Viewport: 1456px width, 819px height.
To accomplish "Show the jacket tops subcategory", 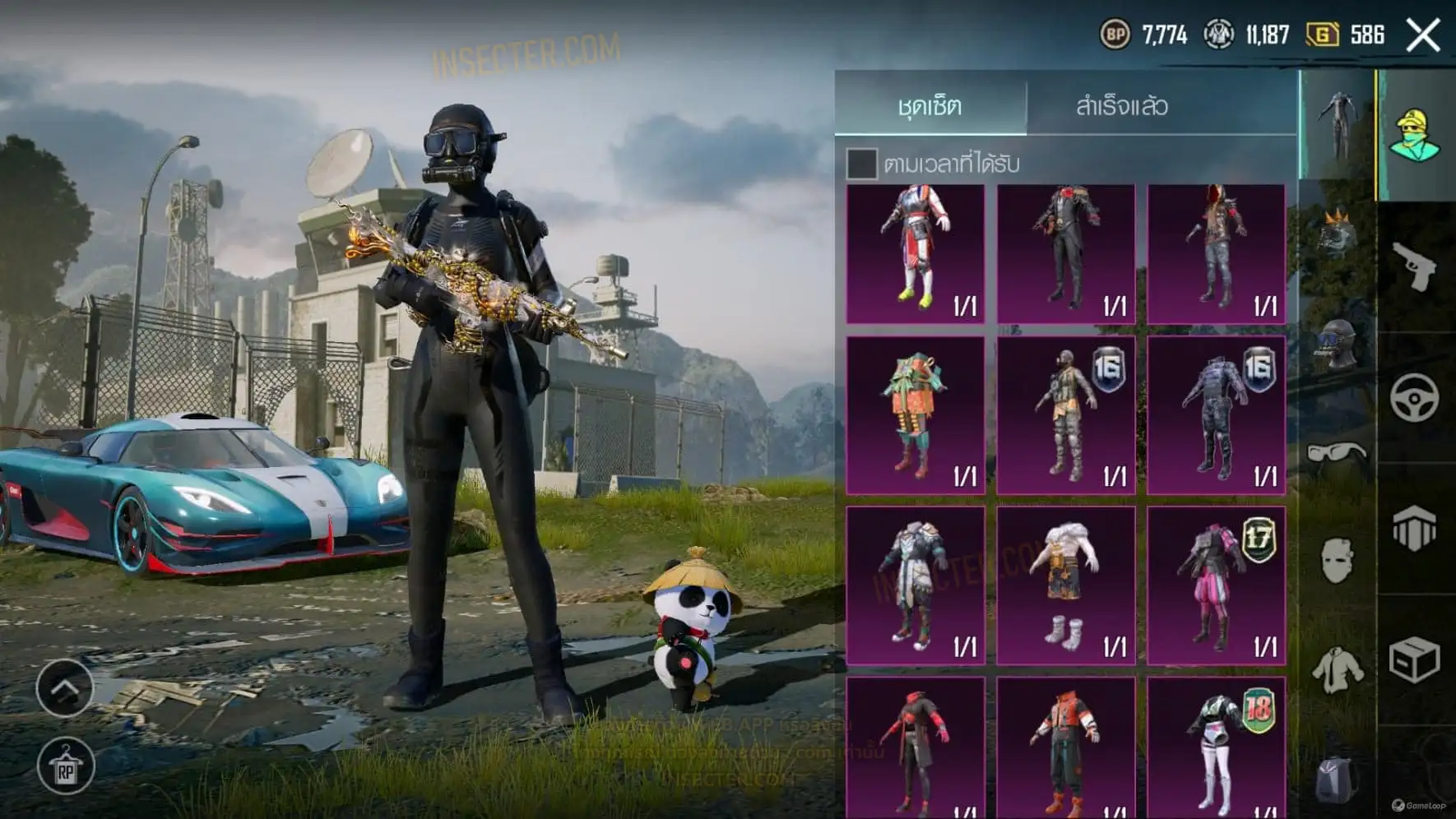I will pos(1337,669).
